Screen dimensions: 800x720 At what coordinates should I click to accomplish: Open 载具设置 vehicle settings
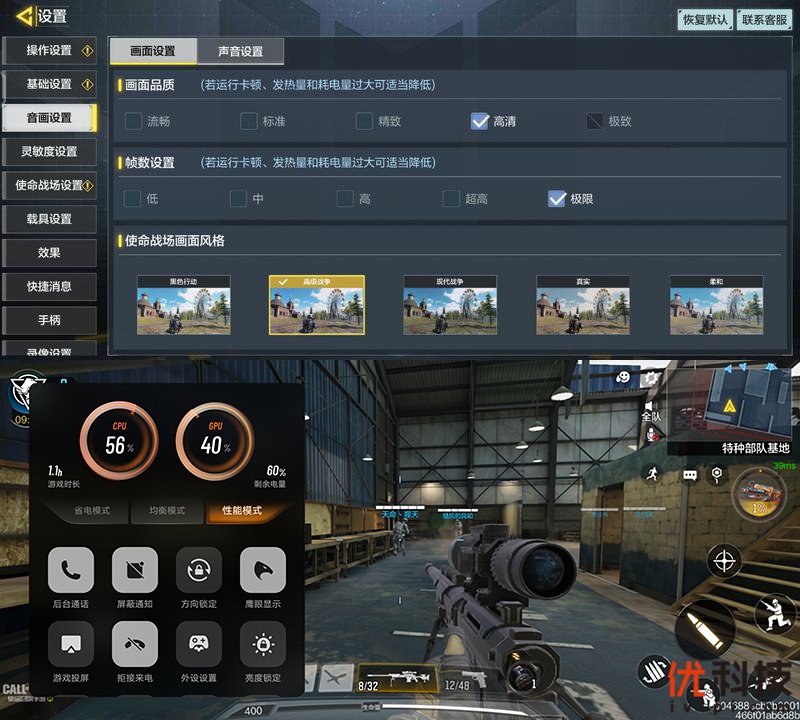[x=49, y=219]
